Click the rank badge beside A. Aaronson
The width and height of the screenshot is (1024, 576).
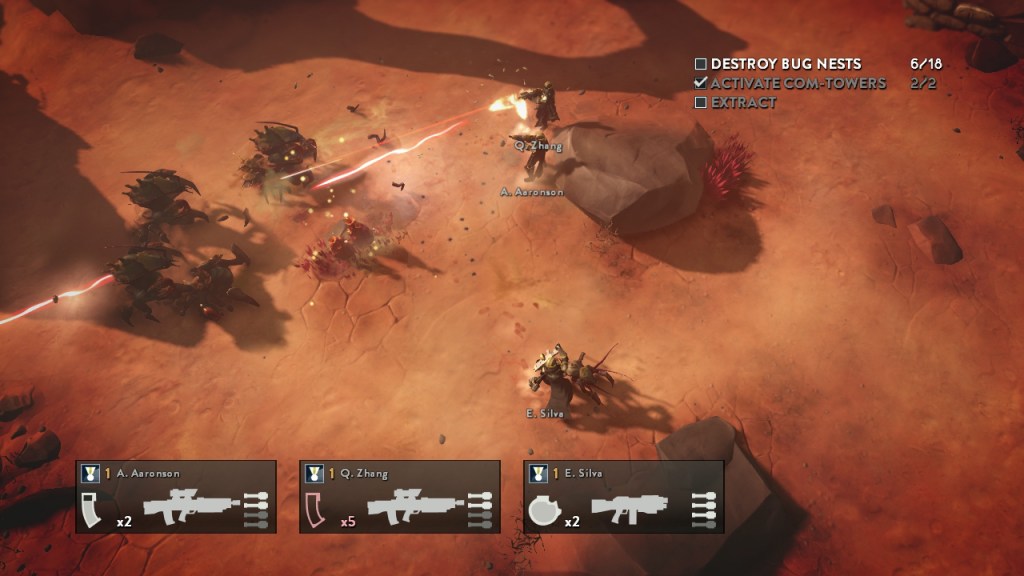[91, 473]
